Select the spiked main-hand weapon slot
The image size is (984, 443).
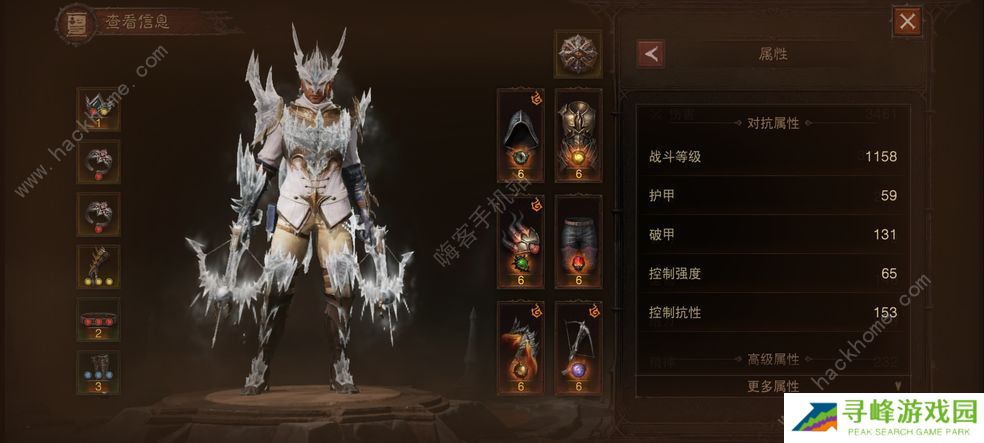[520, 344]
